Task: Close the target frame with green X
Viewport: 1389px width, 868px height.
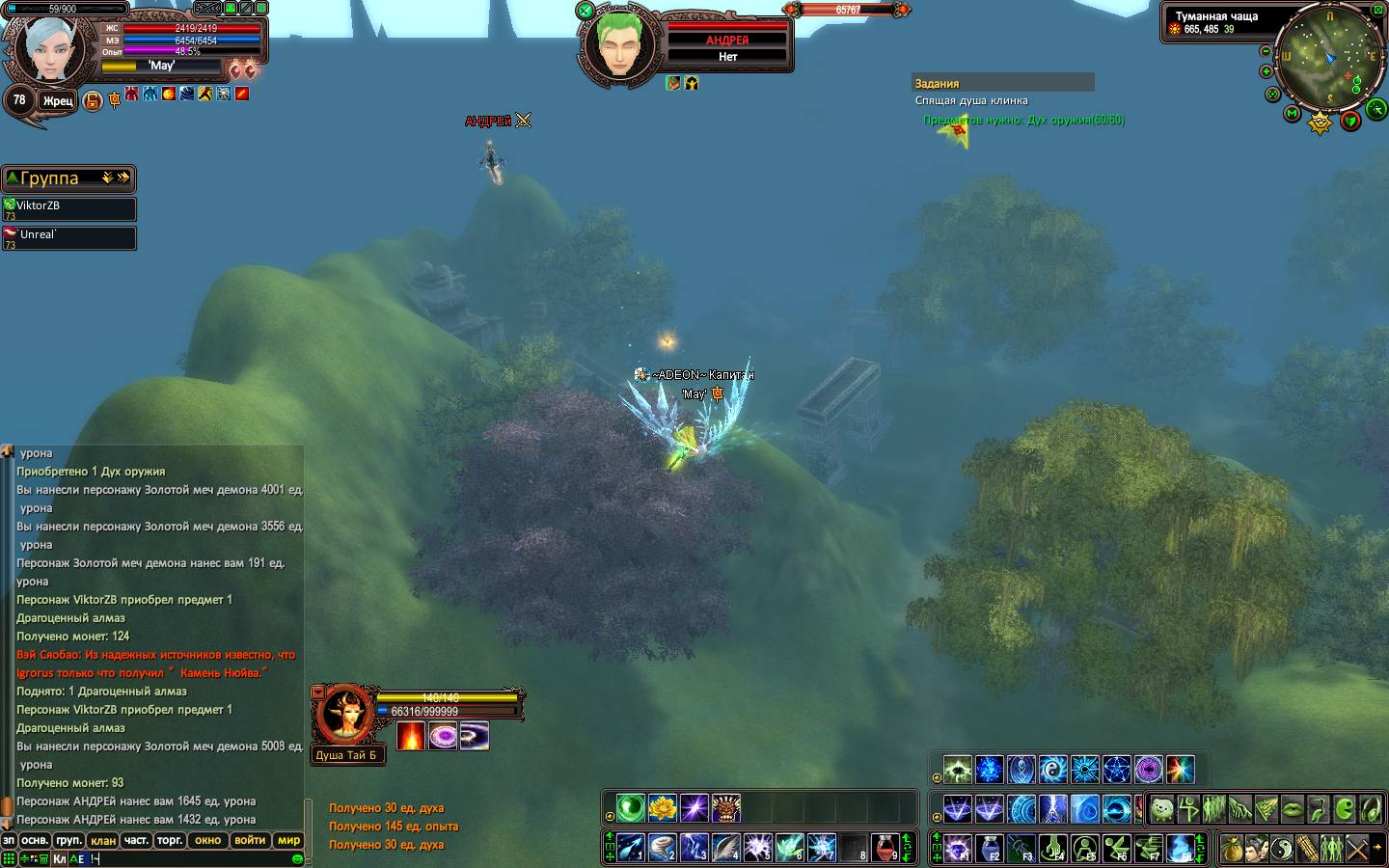Action: coord(585,11)
